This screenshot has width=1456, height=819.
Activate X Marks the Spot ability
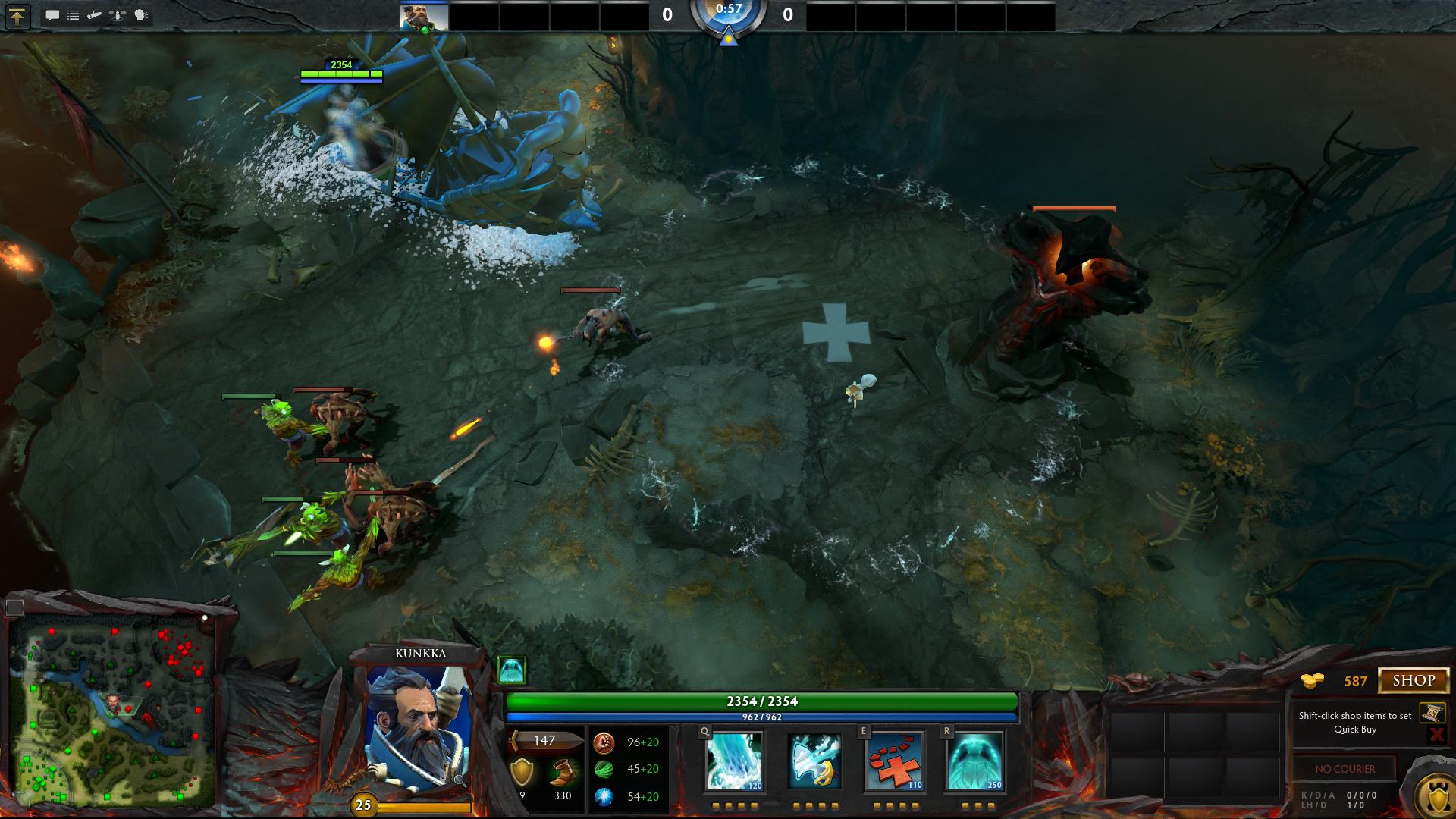(x=895, y=761)
